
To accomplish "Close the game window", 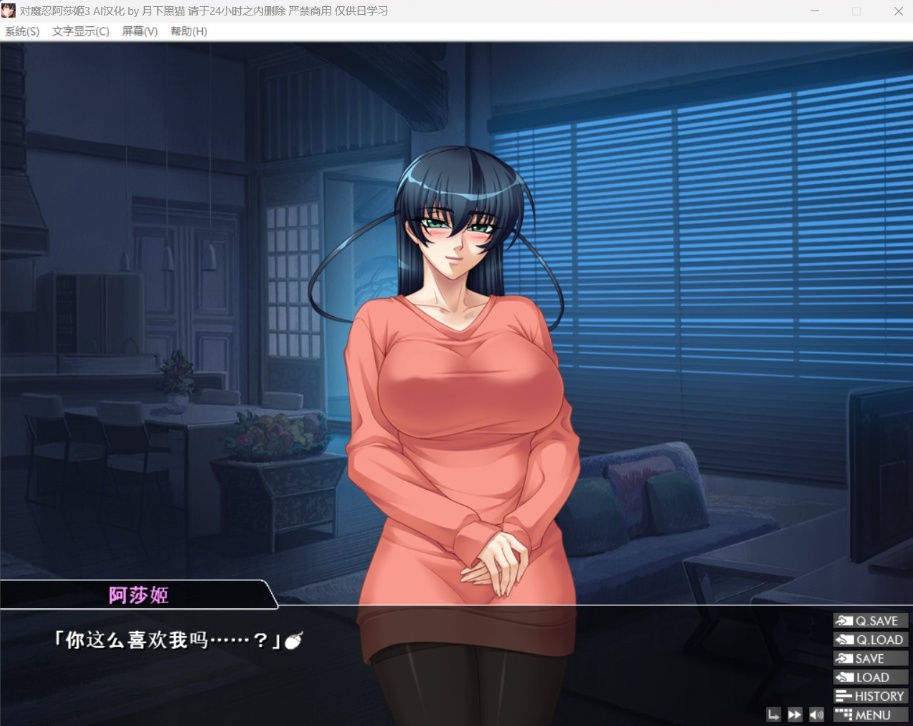I will (896, 11).
